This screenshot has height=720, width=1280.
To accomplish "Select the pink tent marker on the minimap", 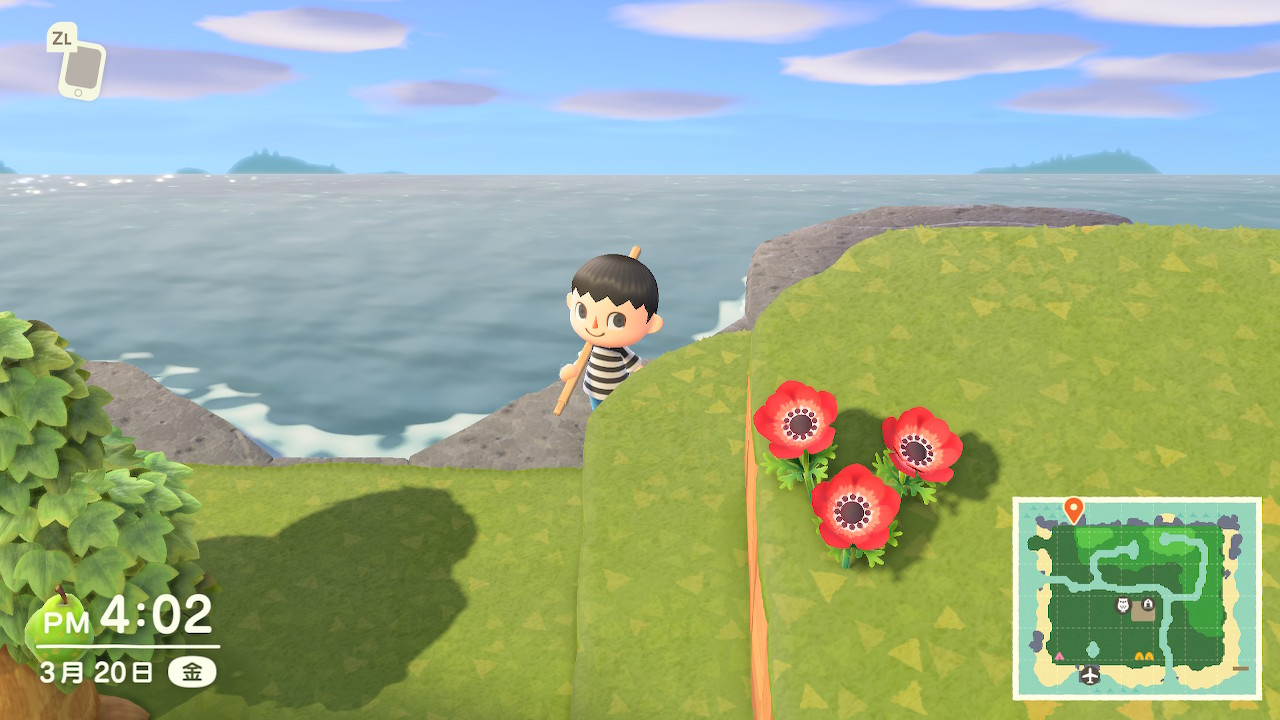I will click(1059, 656).
